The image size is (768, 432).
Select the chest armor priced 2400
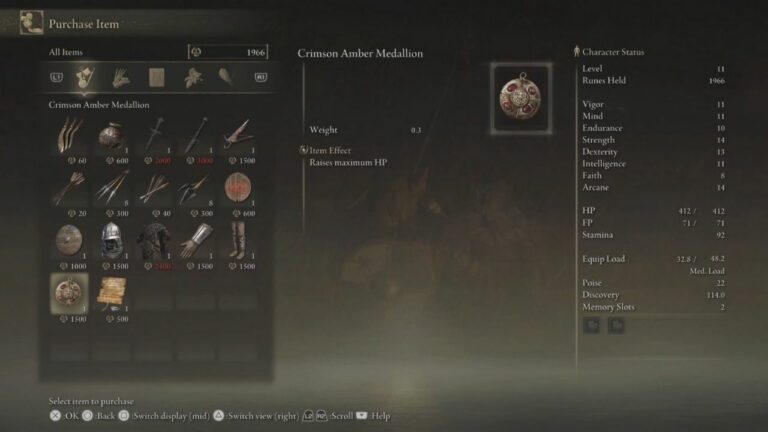153,240
